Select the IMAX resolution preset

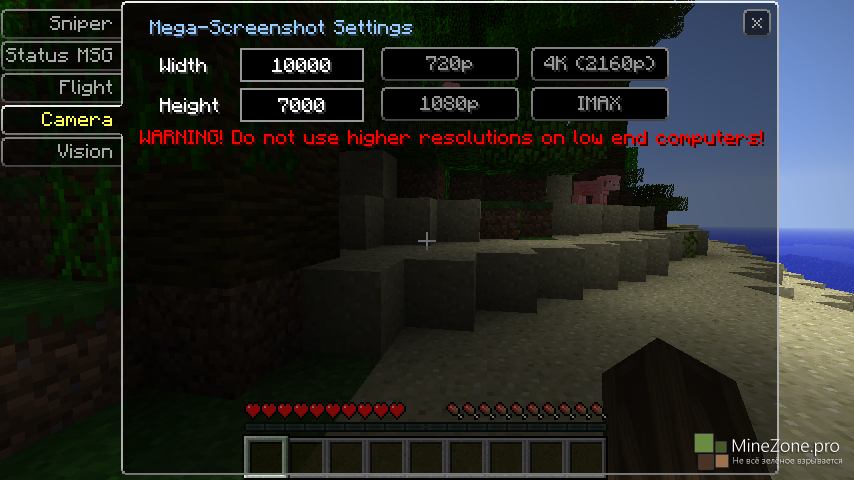click(600, 104)
